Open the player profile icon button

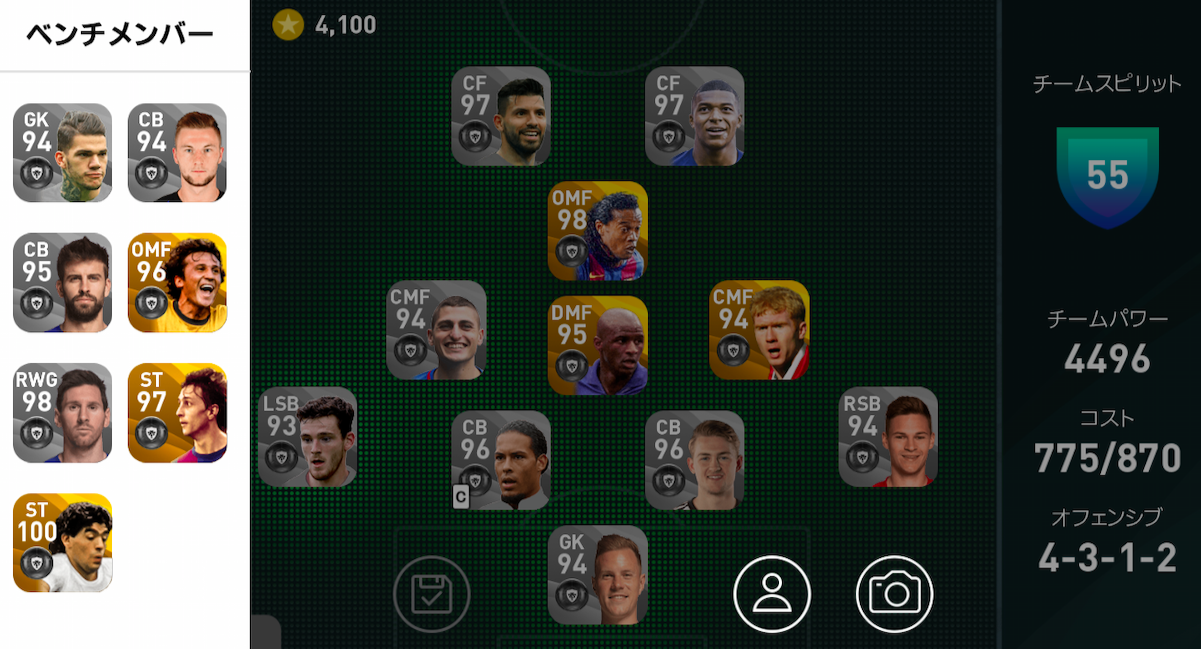click(772, 594)
